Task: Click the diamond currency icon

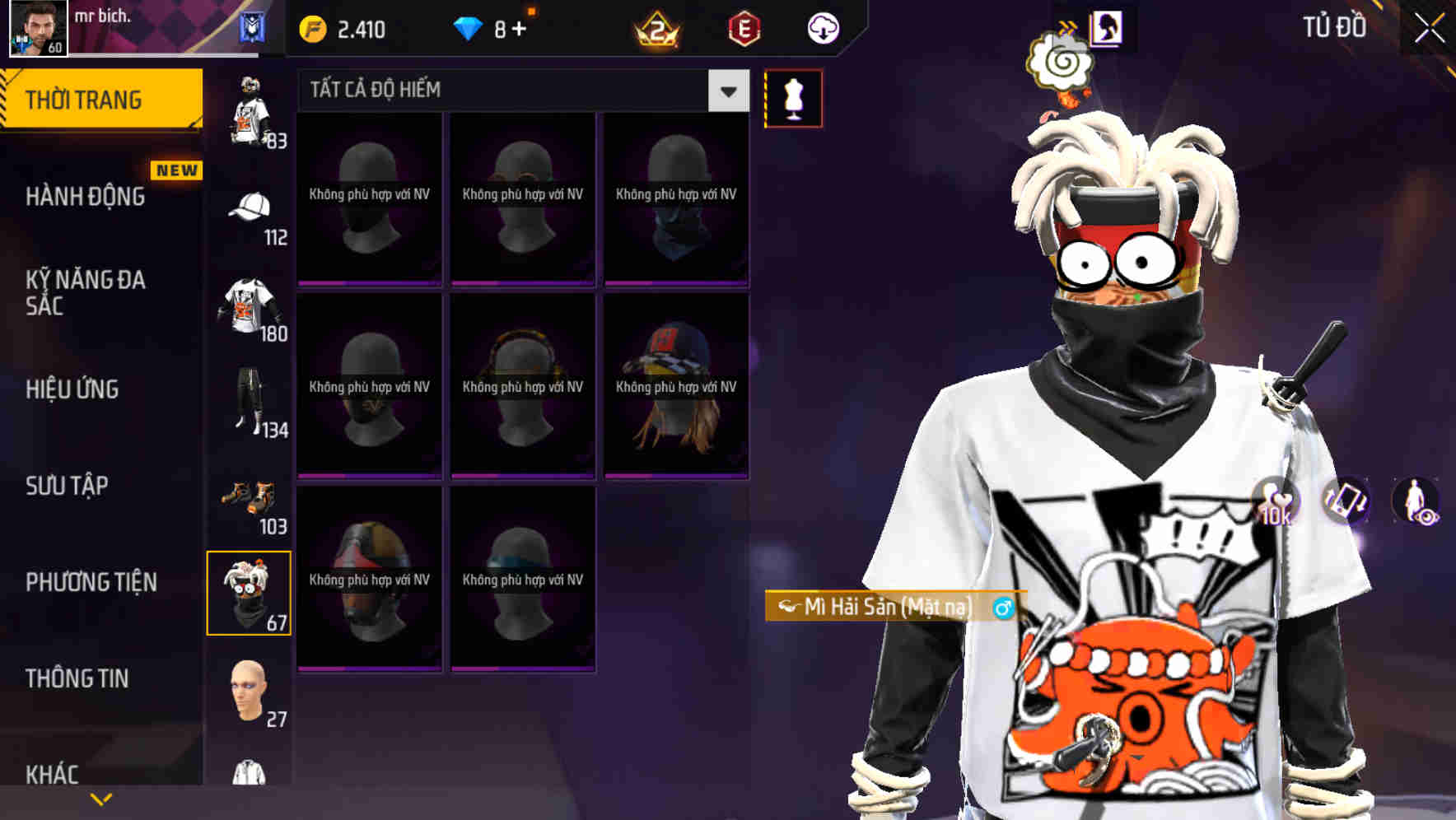Action: 469,27
